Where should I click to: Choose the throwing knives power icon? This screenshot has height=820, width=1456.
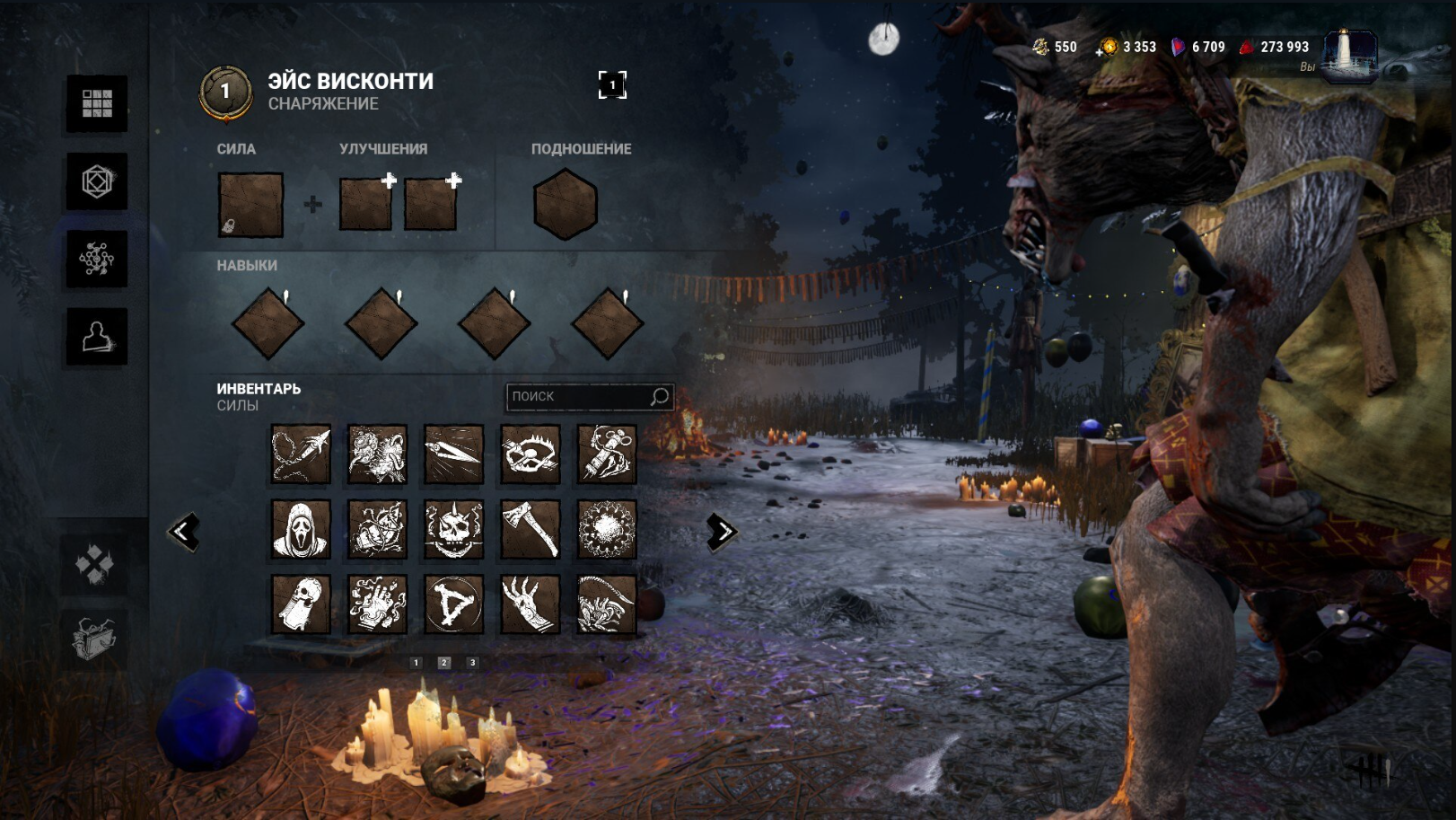pos(454,454)
